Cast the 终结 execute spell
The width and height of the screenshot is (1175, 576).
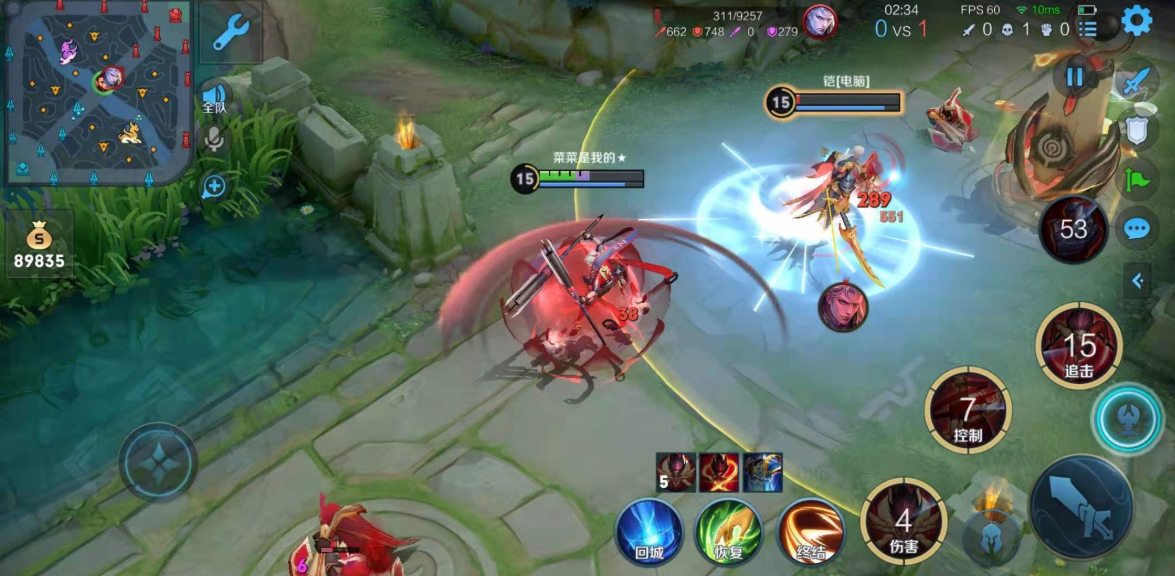[811, 532]
